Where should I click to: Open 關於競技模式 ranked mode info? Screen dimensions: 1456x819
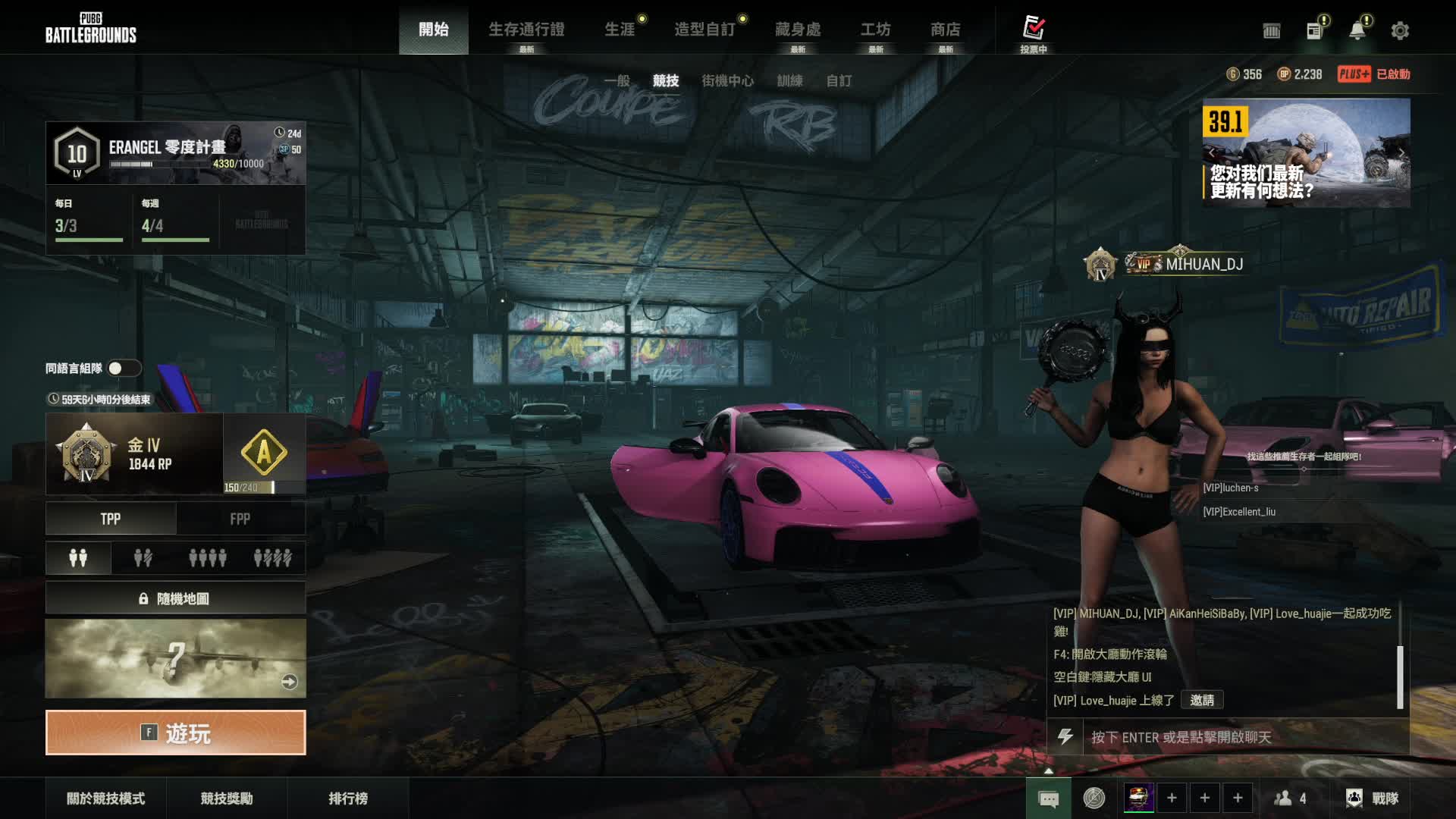(105, 798)
